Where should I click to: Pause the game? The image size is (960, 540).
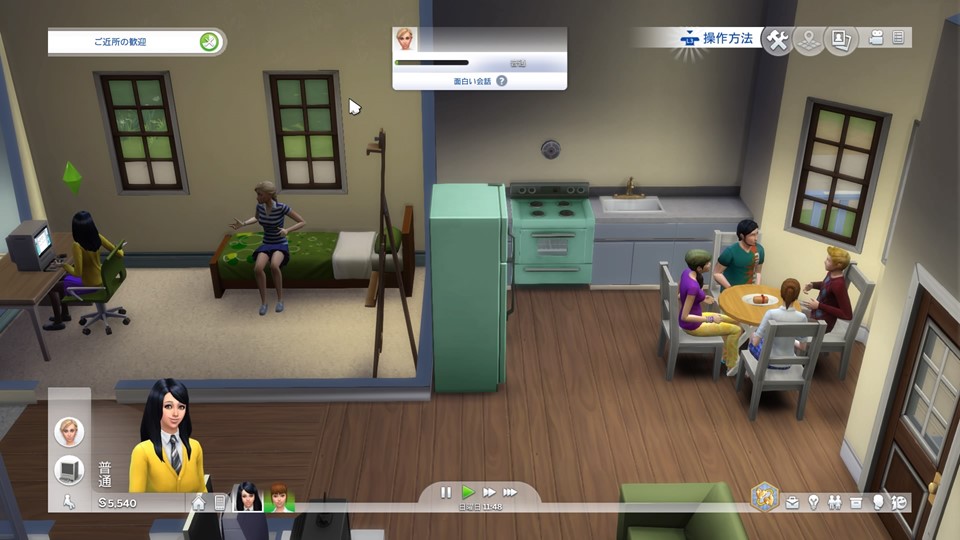coord(446,492)
